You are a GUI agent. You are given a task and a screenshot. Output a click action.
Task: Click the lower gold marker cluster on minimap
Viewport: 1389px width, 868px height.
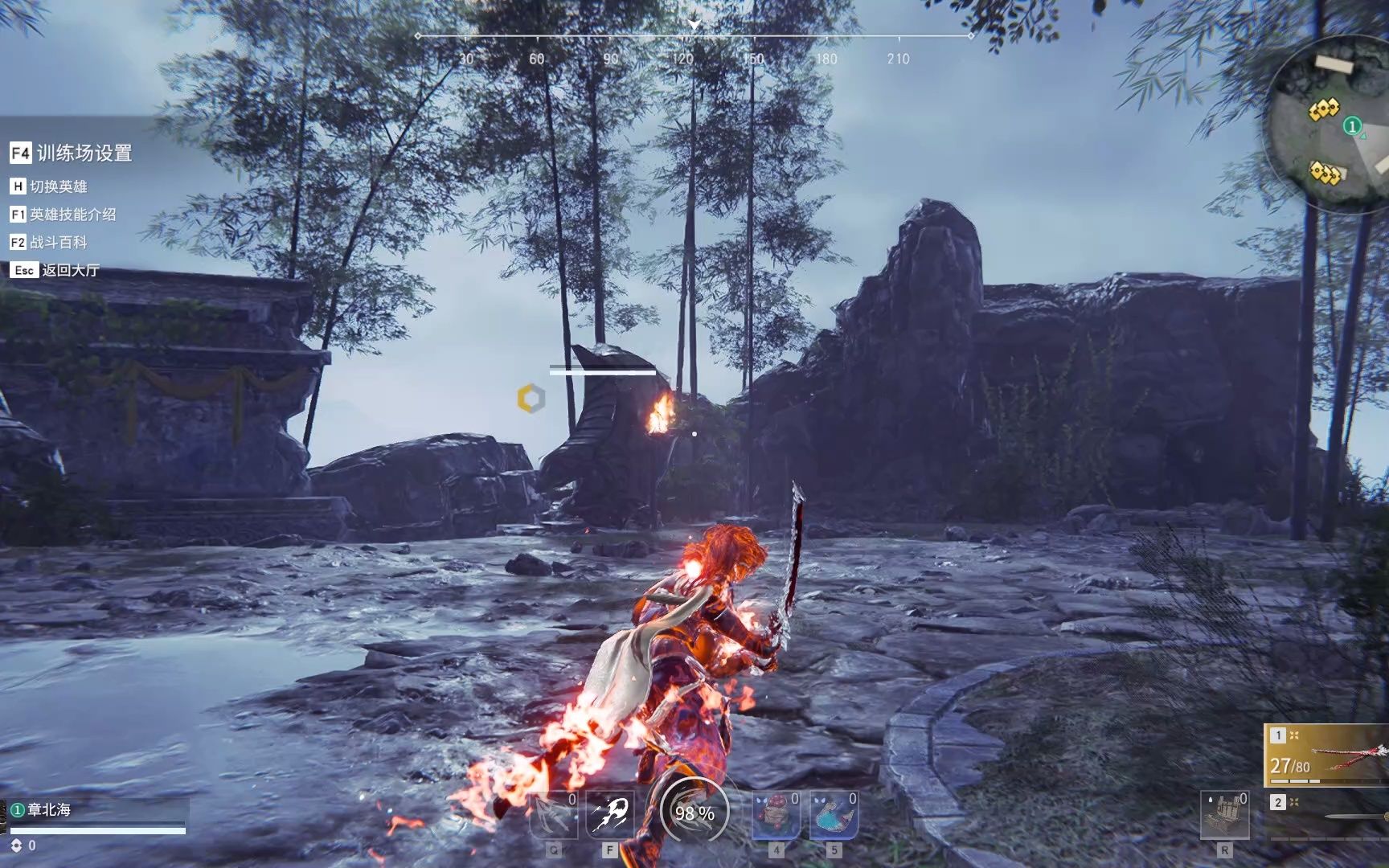pos(1325,172)
